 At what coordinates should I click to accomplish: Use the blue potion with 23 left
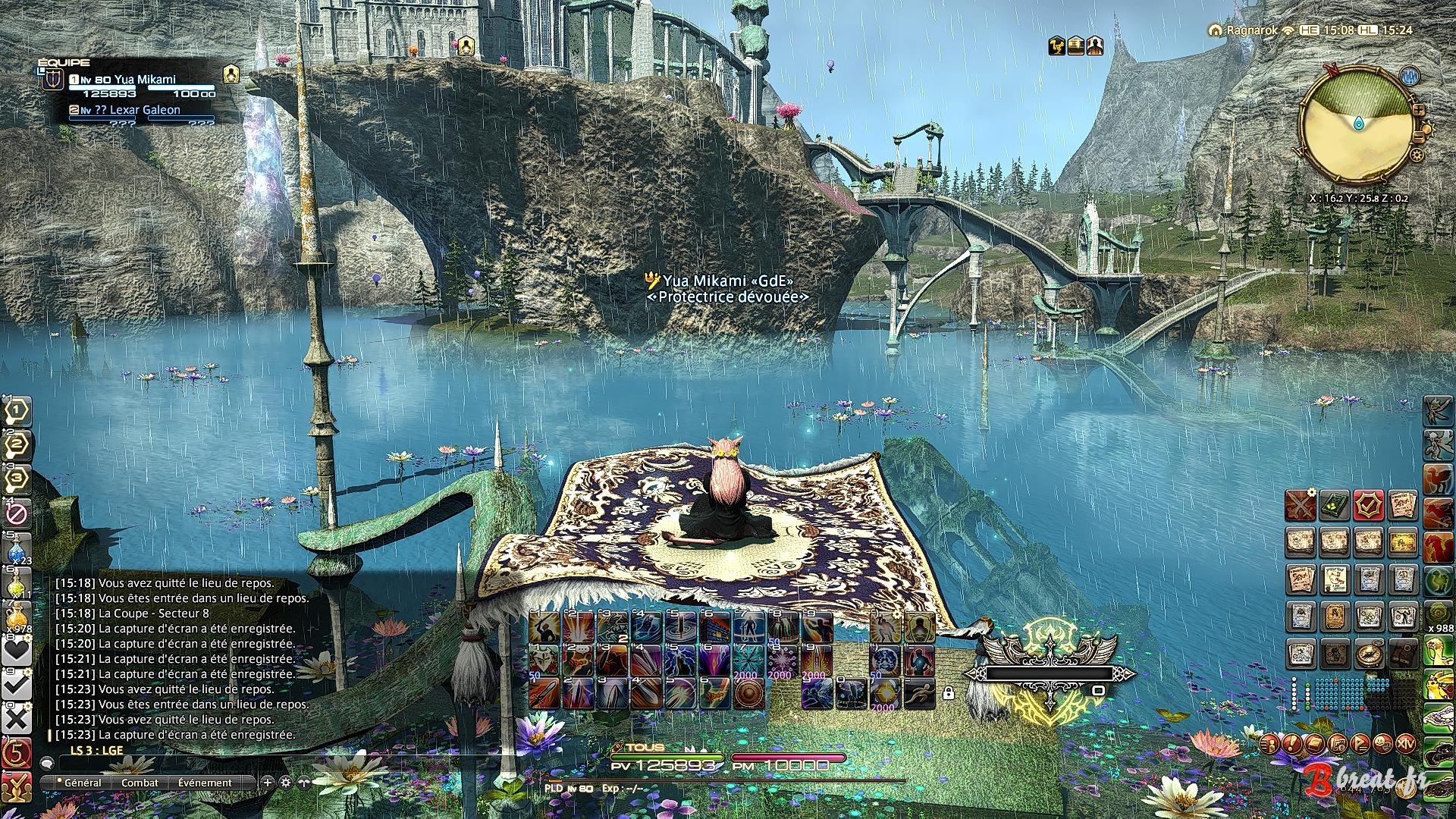(17, 552)
